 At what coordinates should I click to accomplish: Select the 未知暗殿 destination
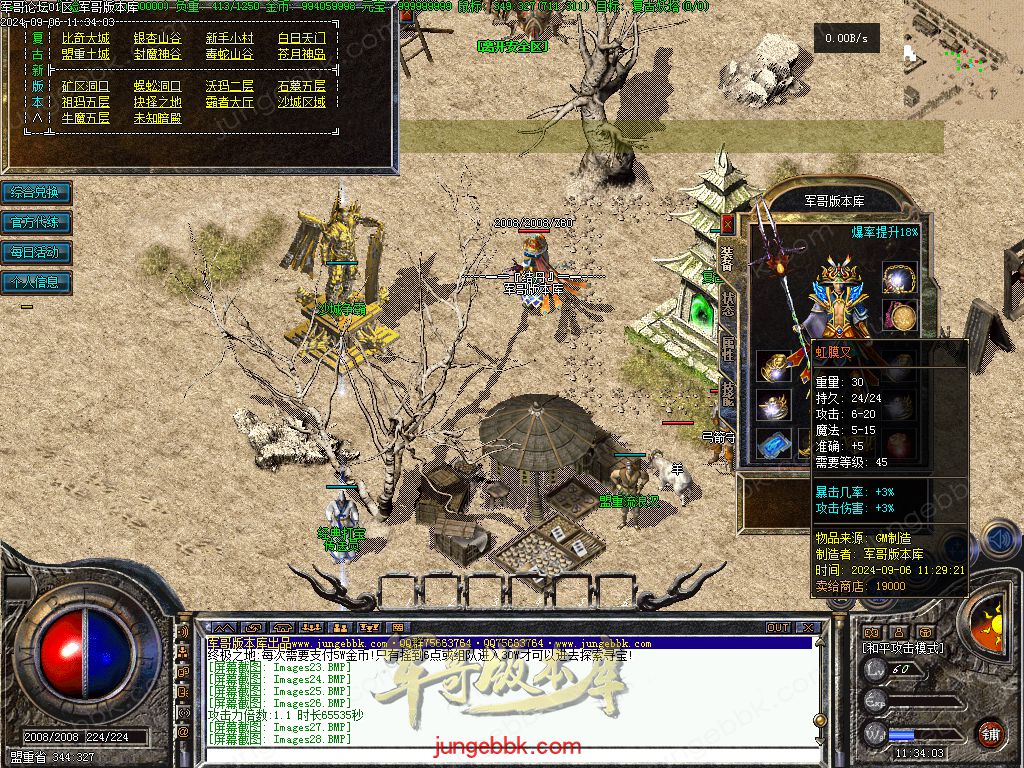tap(158, 118)
